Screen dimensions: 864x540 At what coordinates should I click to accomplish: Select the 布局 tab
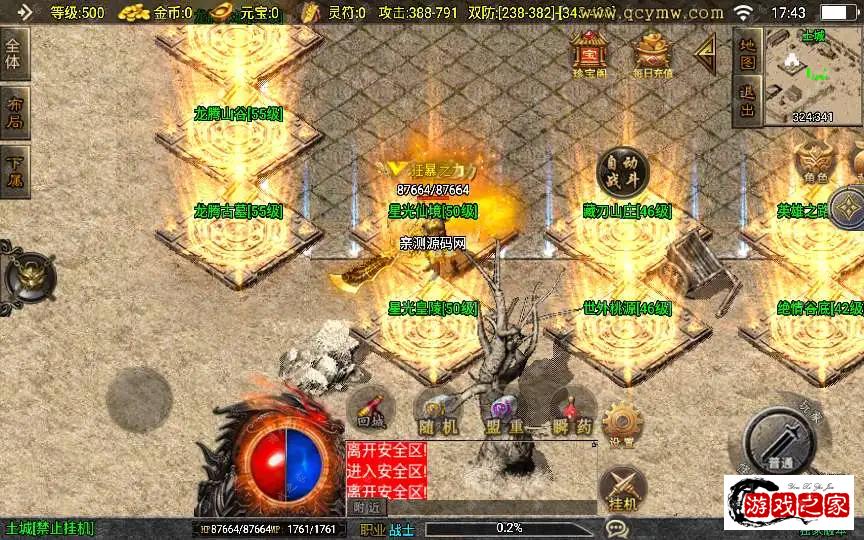pyautogui.click(x=15, y=113)
